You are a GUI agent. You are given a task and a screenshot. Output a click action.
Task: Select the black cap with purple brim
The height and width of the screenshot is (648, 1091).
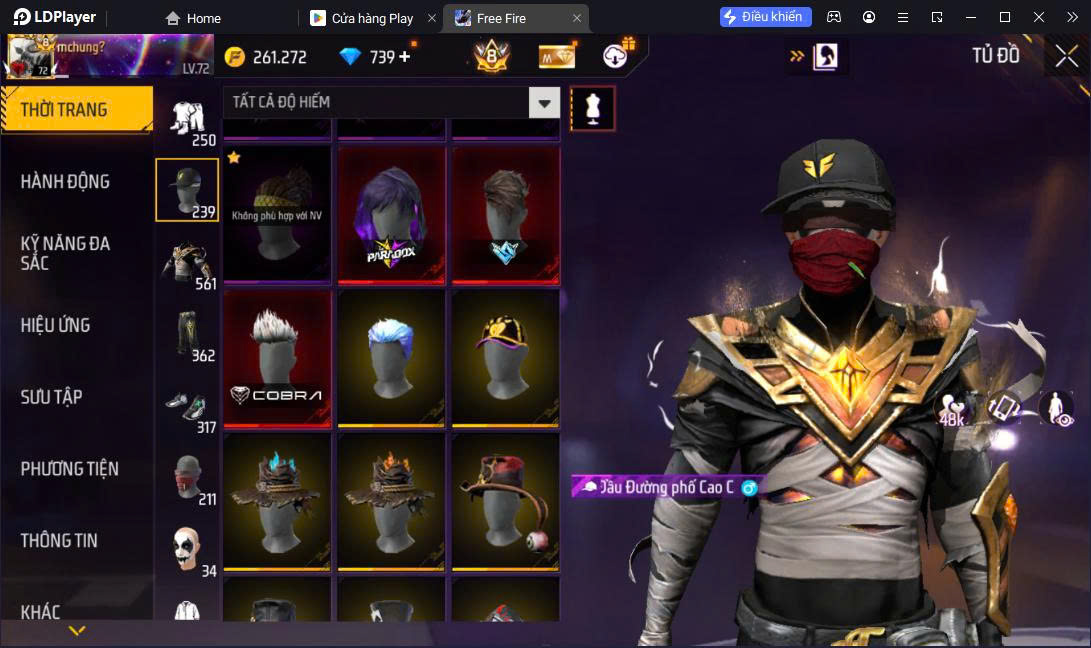[x=504, y=358]
